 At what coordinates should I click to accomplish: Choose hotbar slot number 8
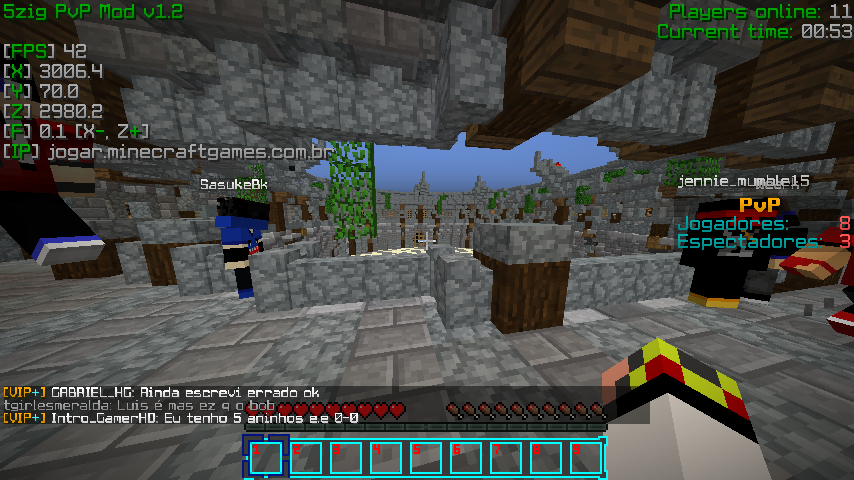point(545,457)
